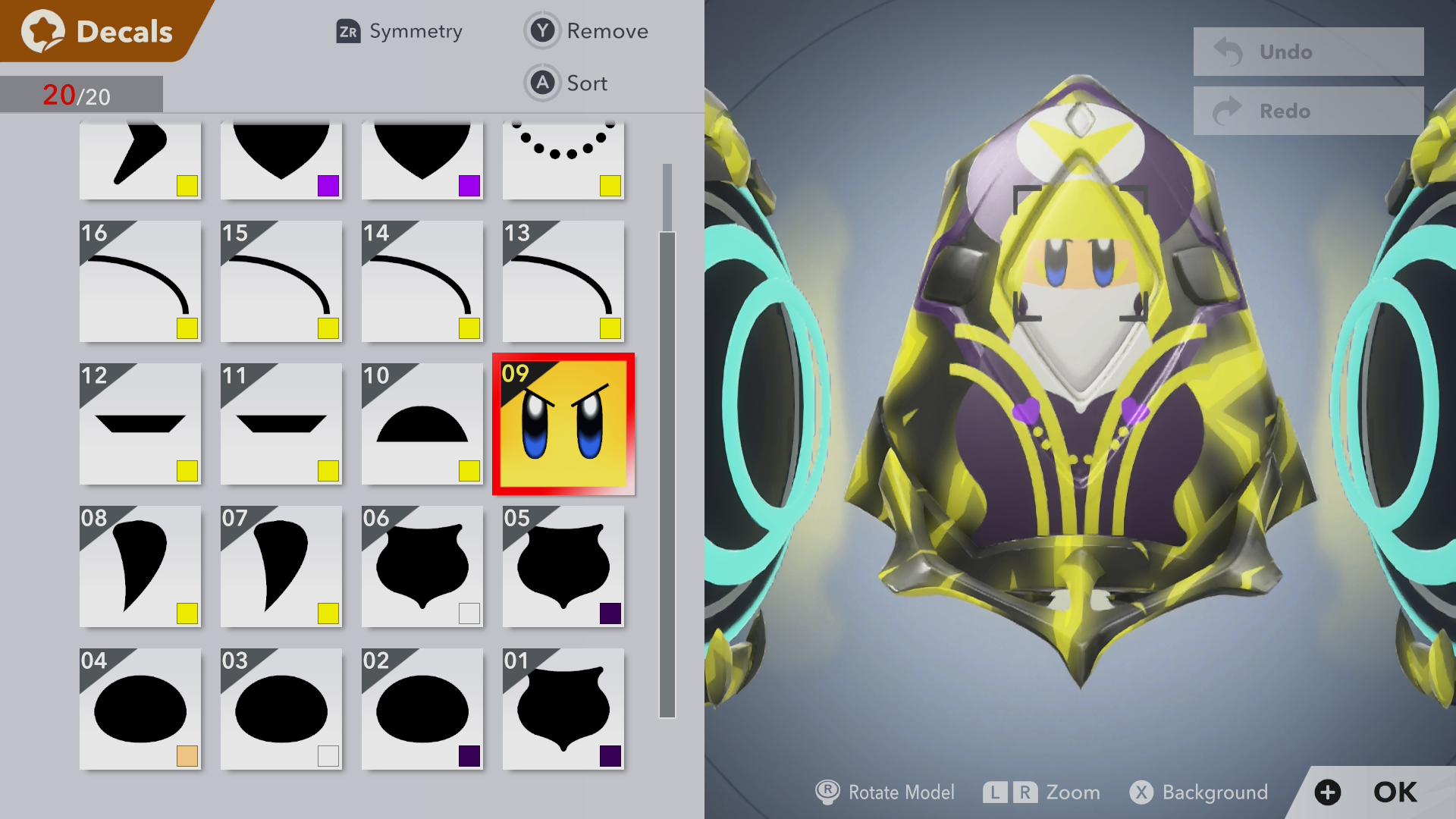Image resolution: width=1456 pixels, height=819 pixels.
Task: Select decal layer 05 dark purple shield
Action: click(x=563, y=566)
